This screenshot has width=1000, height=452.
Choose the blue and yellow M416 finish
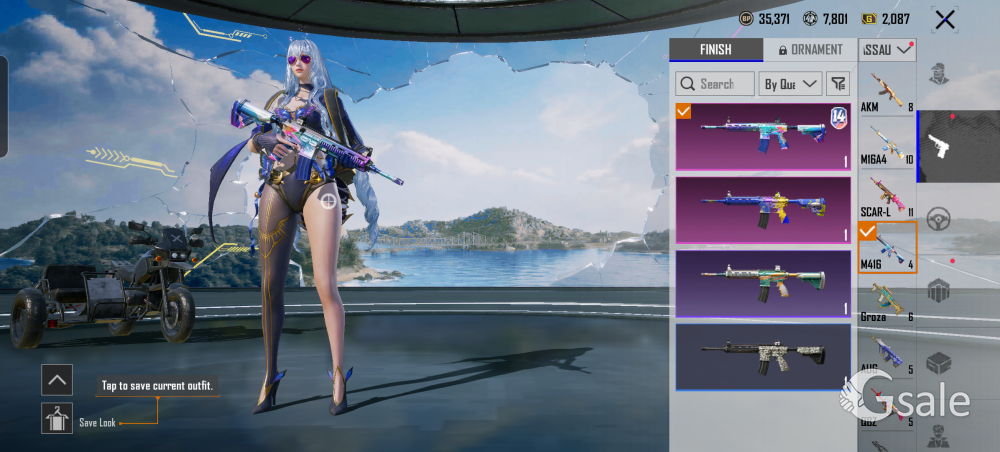(x=763, y=210)
